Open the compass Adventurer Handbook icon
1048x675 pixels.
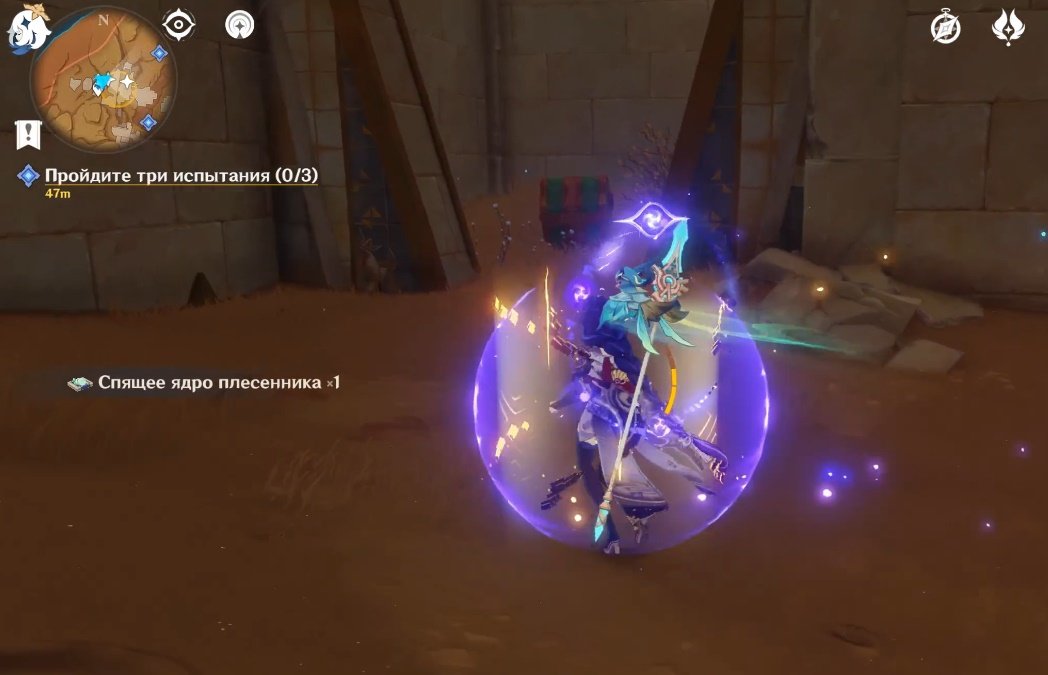click(945, 28)
